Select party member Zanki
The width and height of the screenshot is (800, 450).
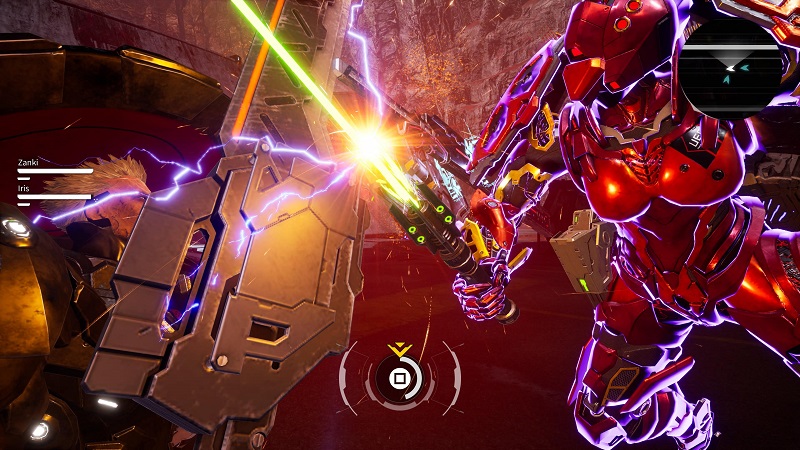point(27,161)
